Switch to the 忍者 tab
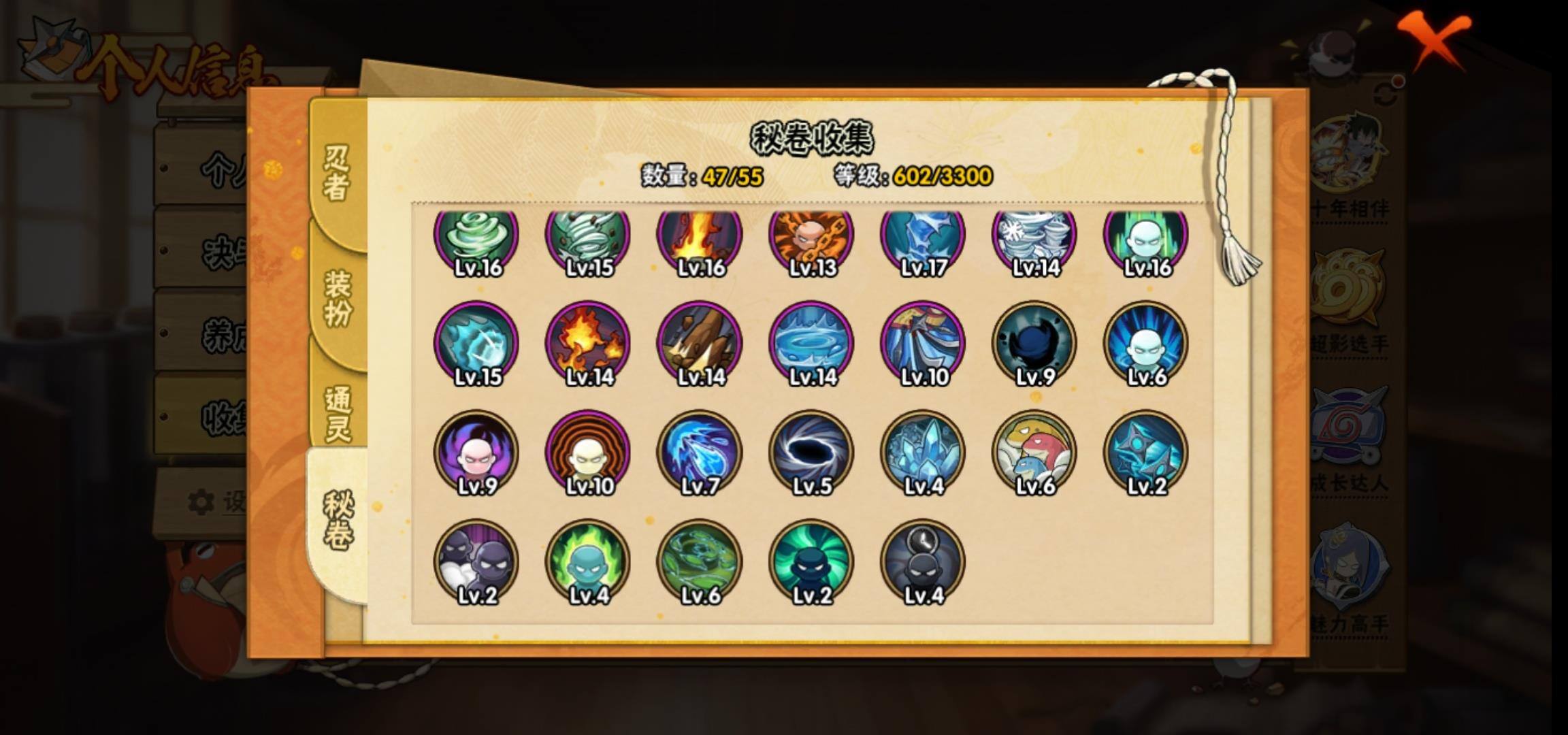 click(x=337, y=174)
